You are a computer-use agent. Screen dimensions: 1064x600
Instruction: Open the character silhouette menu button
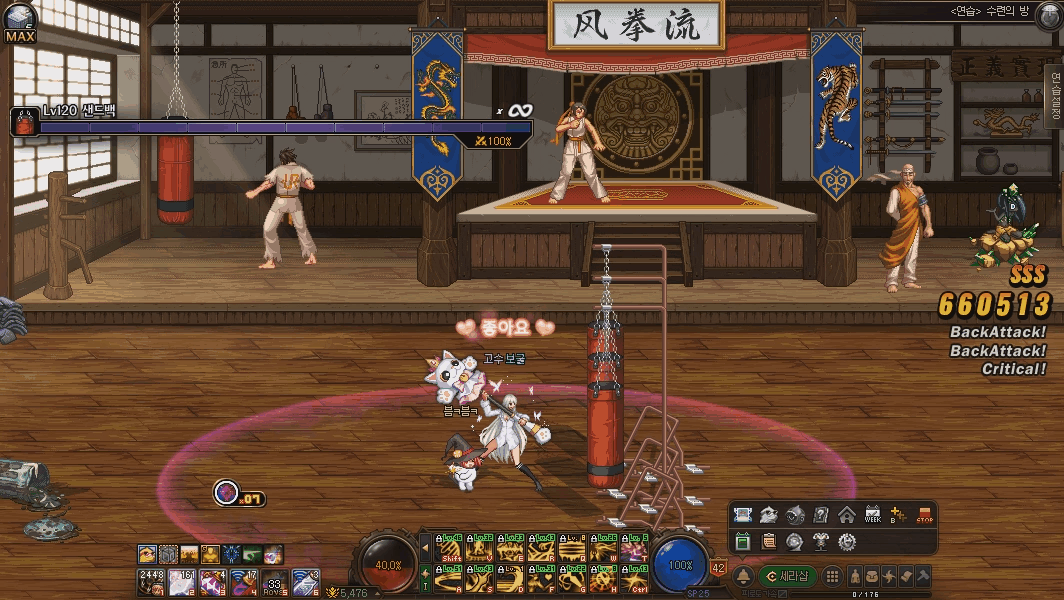(856, 576)
